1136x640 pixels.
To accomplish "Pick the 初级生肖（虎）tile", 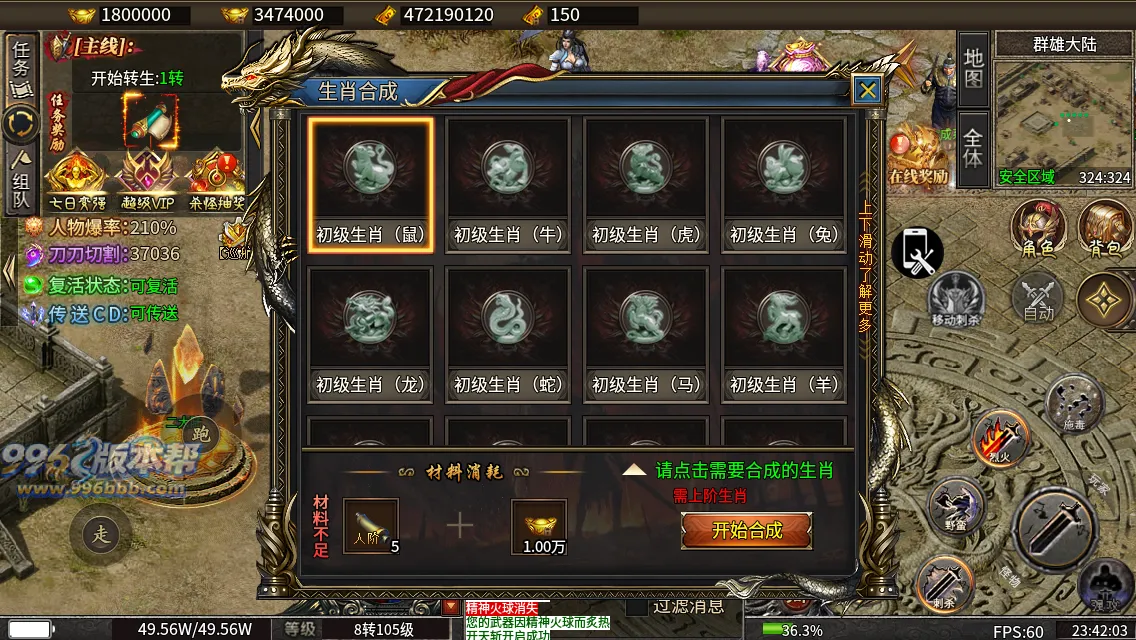I will coord(646,185).
